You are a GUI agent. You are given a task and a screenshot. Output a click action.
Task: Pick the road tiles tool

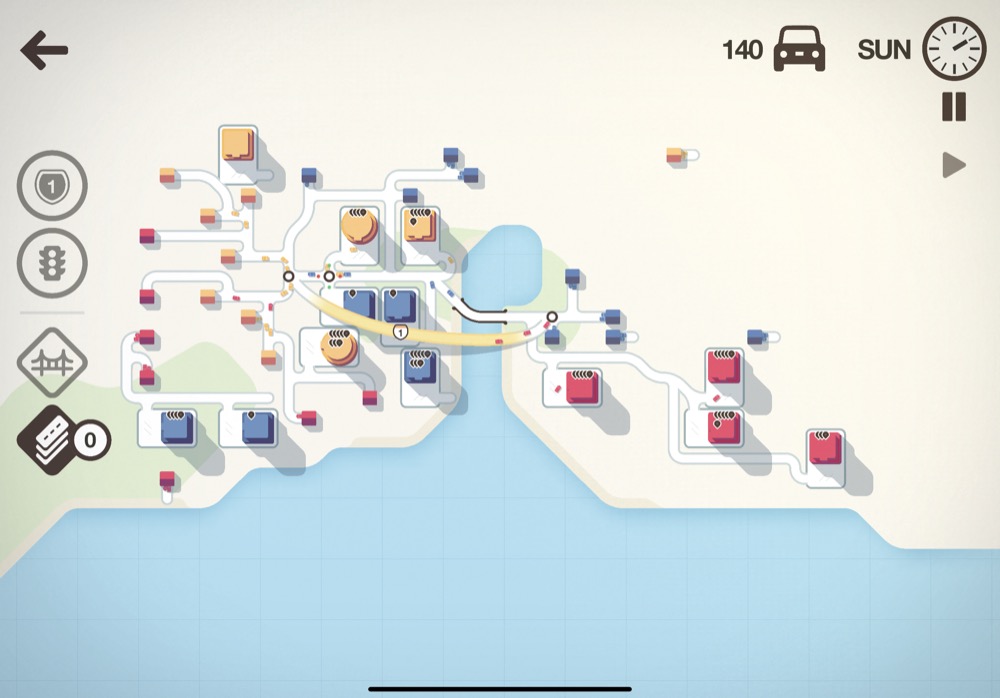pos(52,439)
